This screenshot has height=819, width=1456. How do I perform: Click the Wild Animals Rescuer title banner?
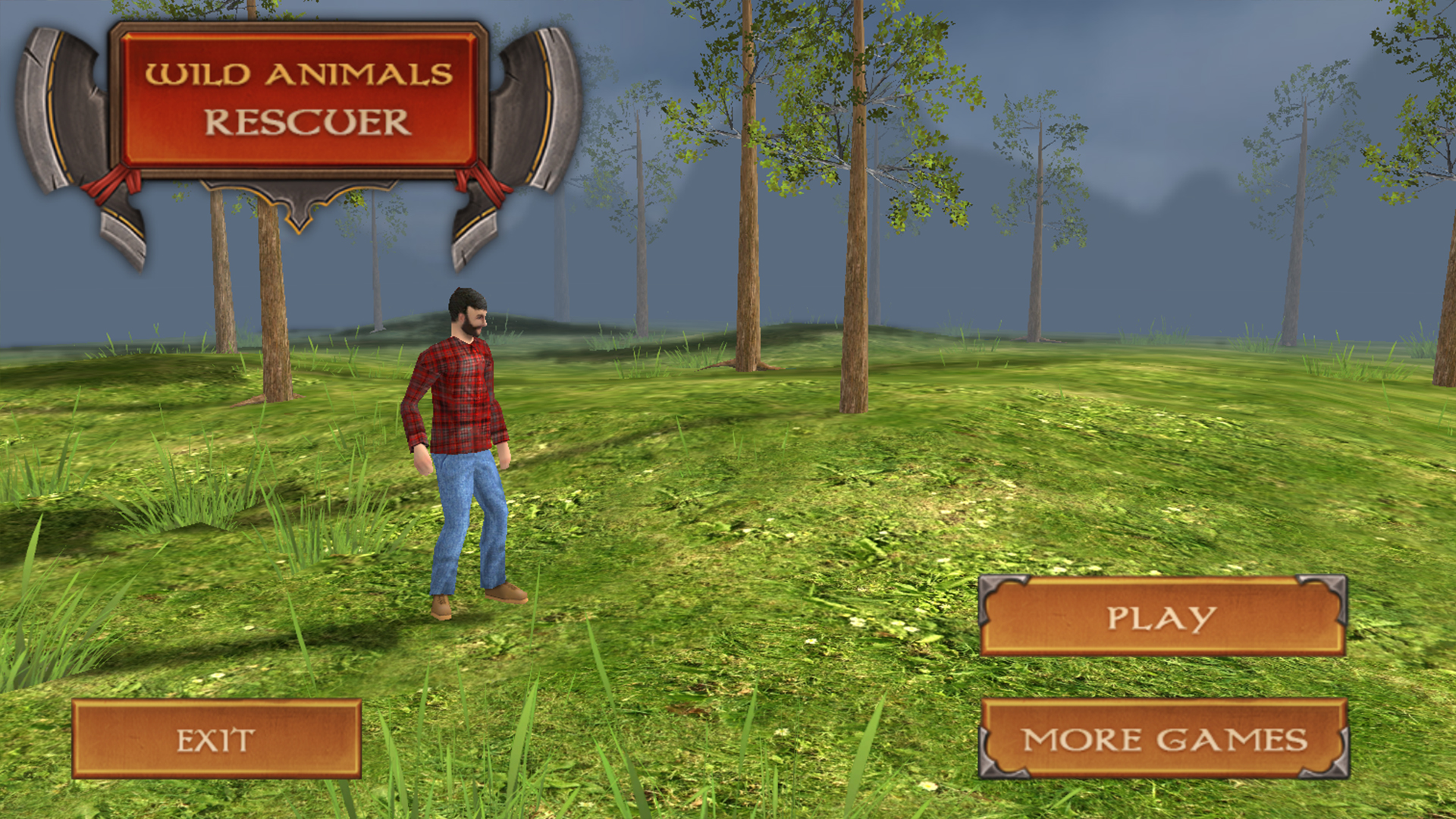[300, 99]
